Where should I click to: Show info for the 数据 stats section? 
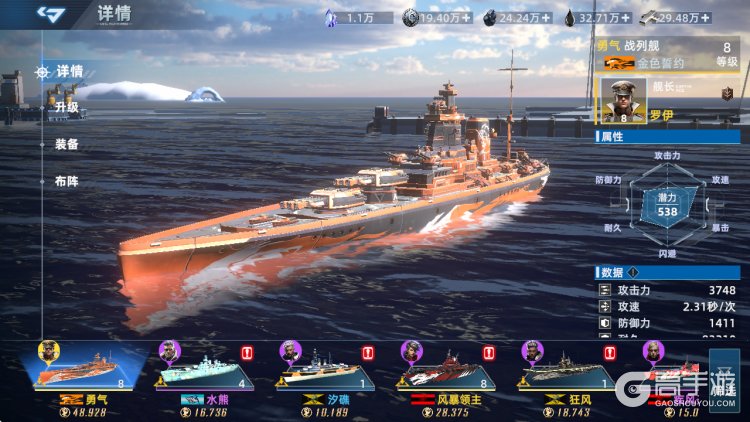pos(634,273)
